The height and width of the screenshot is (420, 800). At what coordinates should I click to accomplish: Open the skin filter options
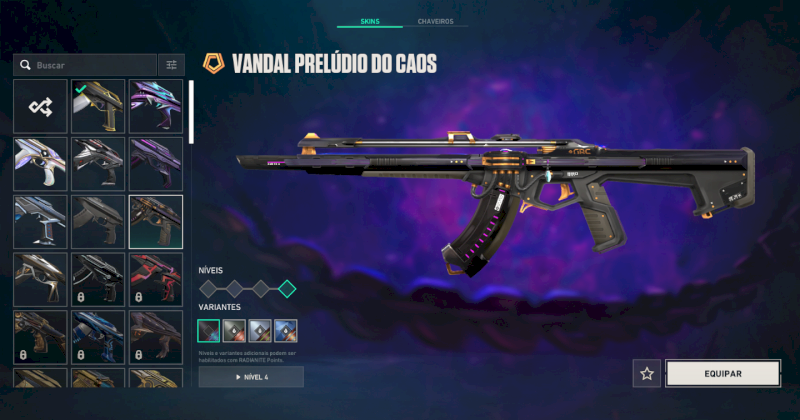[x=171, y=65]
